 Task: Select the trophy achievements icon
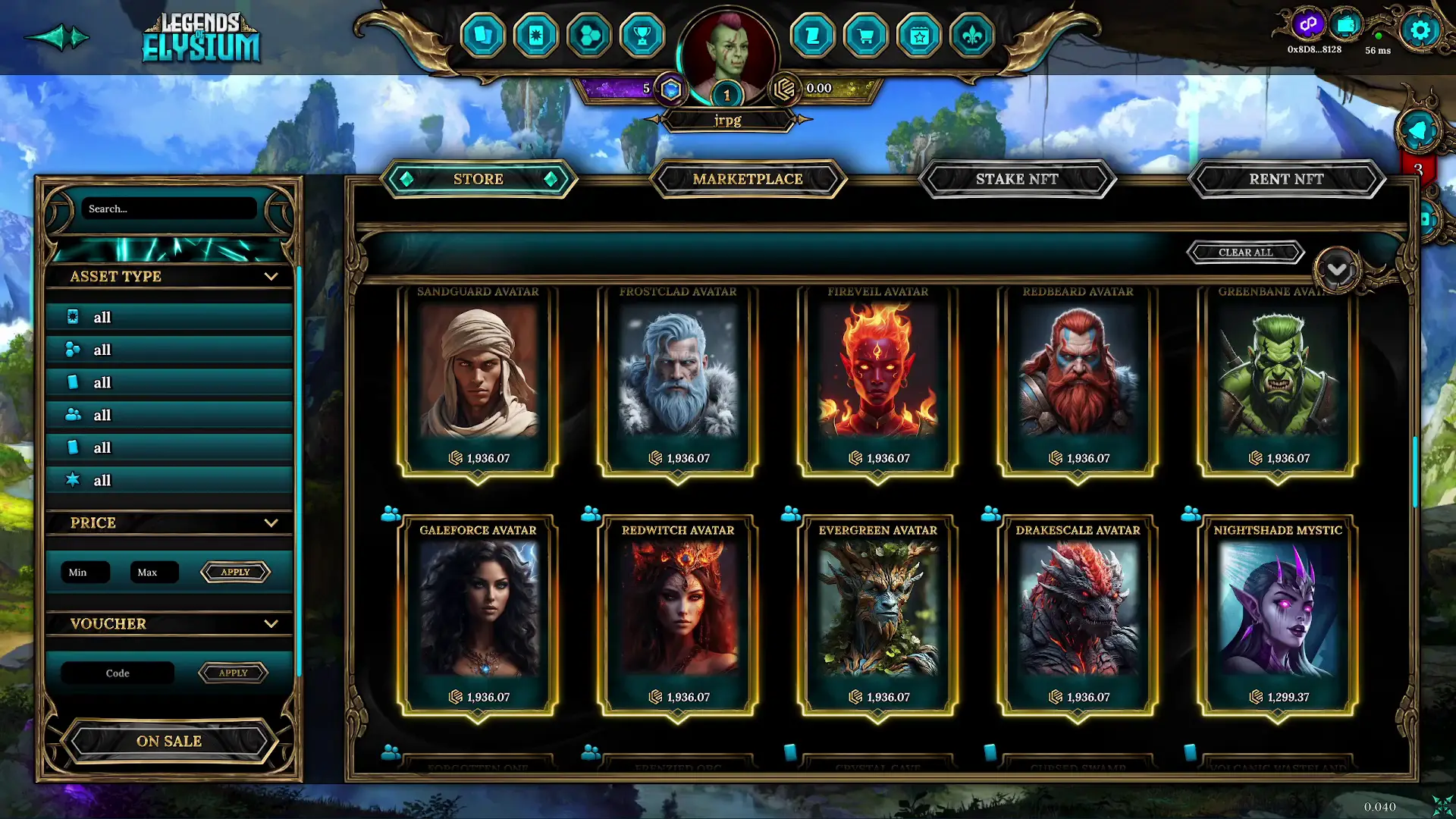click(642, 35)
